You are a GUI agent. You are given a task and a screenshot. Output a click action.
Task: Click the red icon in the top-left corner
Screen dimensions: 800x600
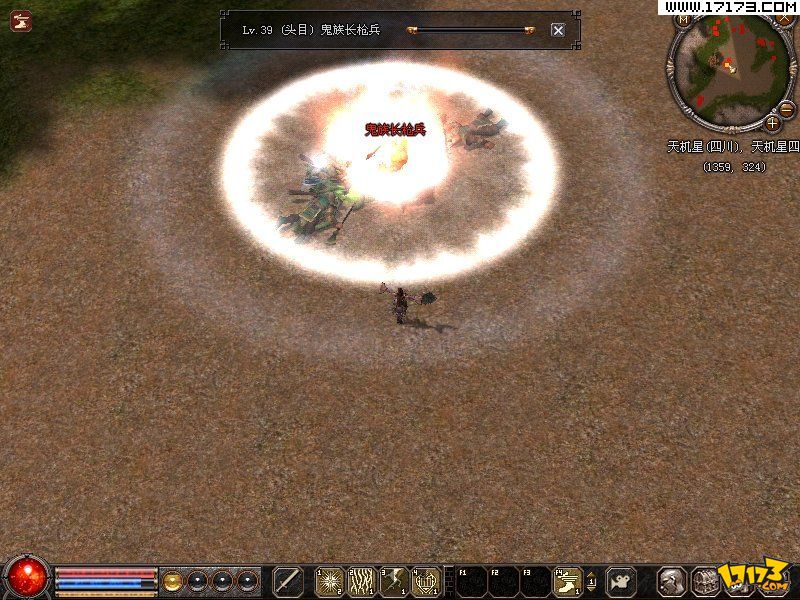pos(21,20)
